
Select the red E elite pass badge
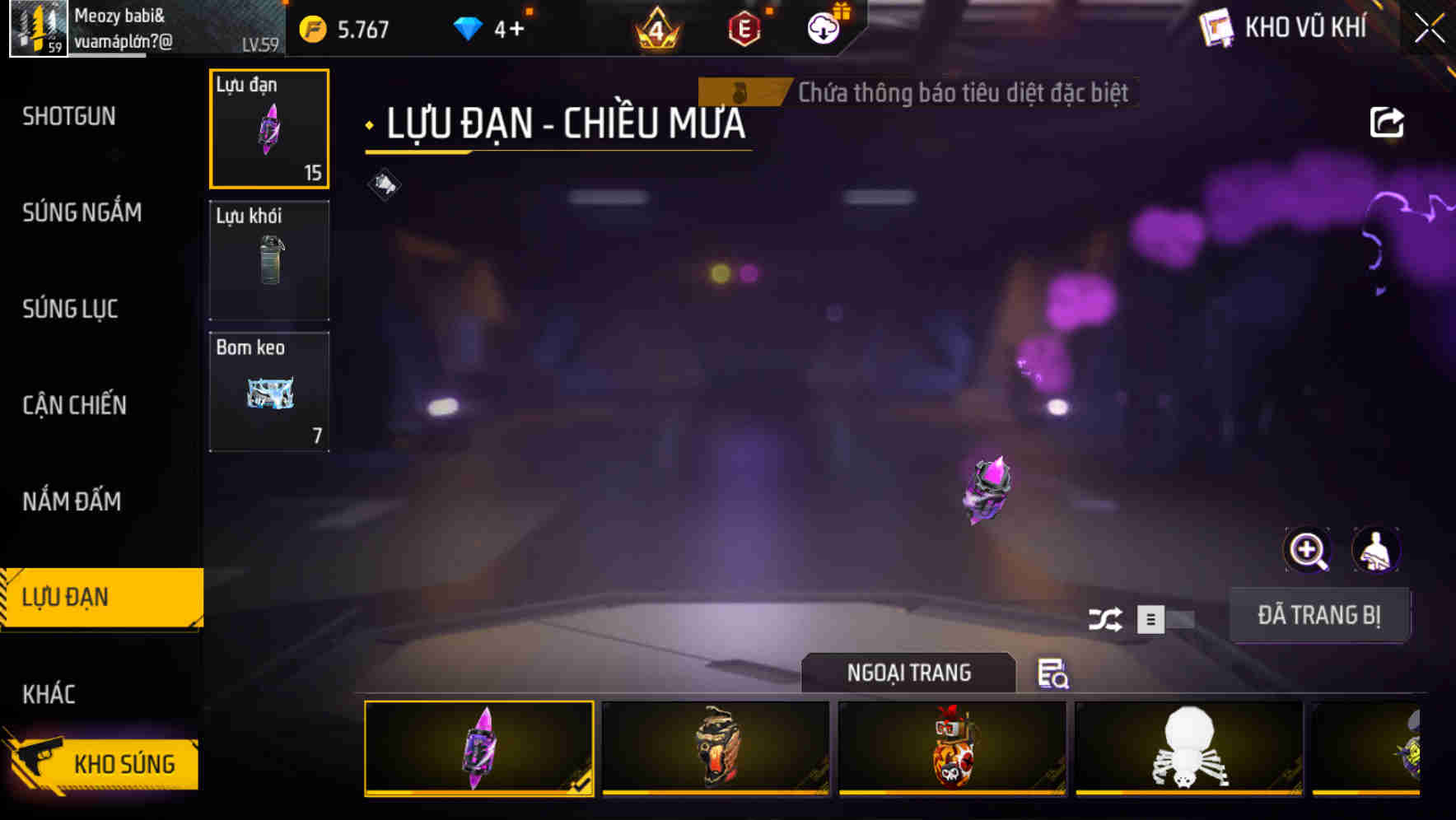click(744, 27)
